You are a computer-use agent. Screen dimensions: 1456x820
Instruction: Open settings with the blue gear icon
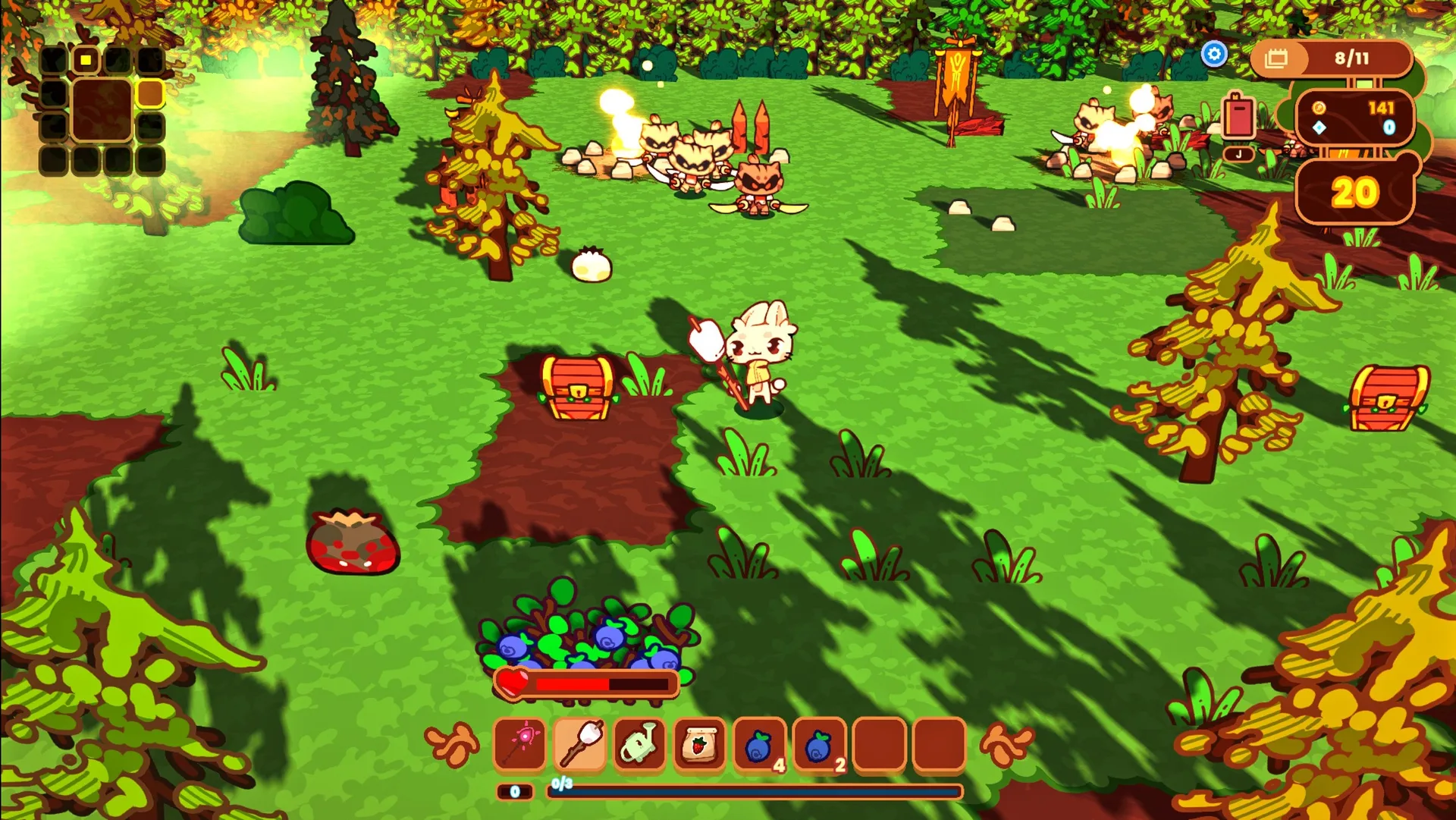[1214, 55]
